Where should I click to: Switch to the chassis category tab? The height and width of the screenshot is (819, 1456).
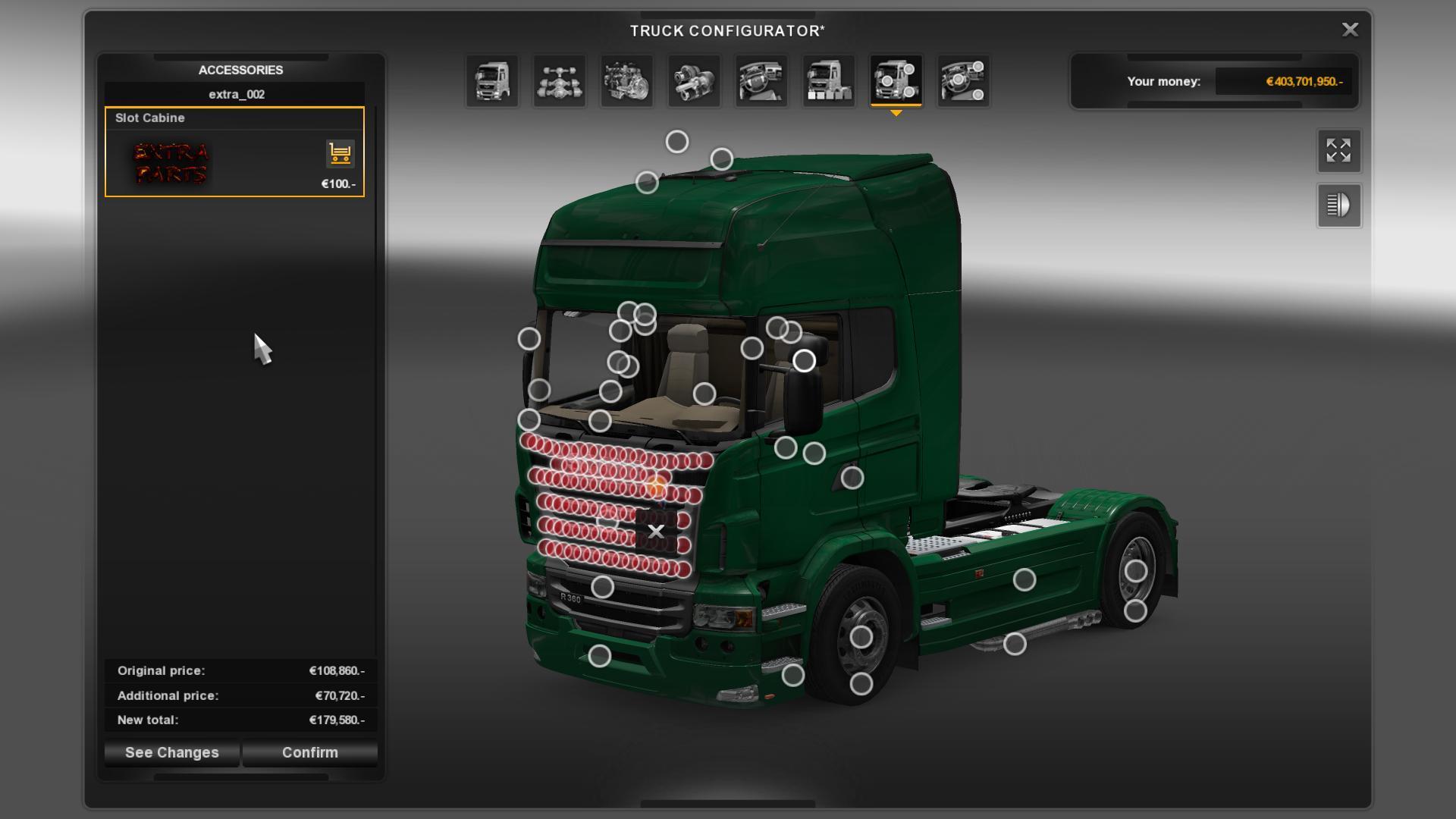tap(560, 81)
